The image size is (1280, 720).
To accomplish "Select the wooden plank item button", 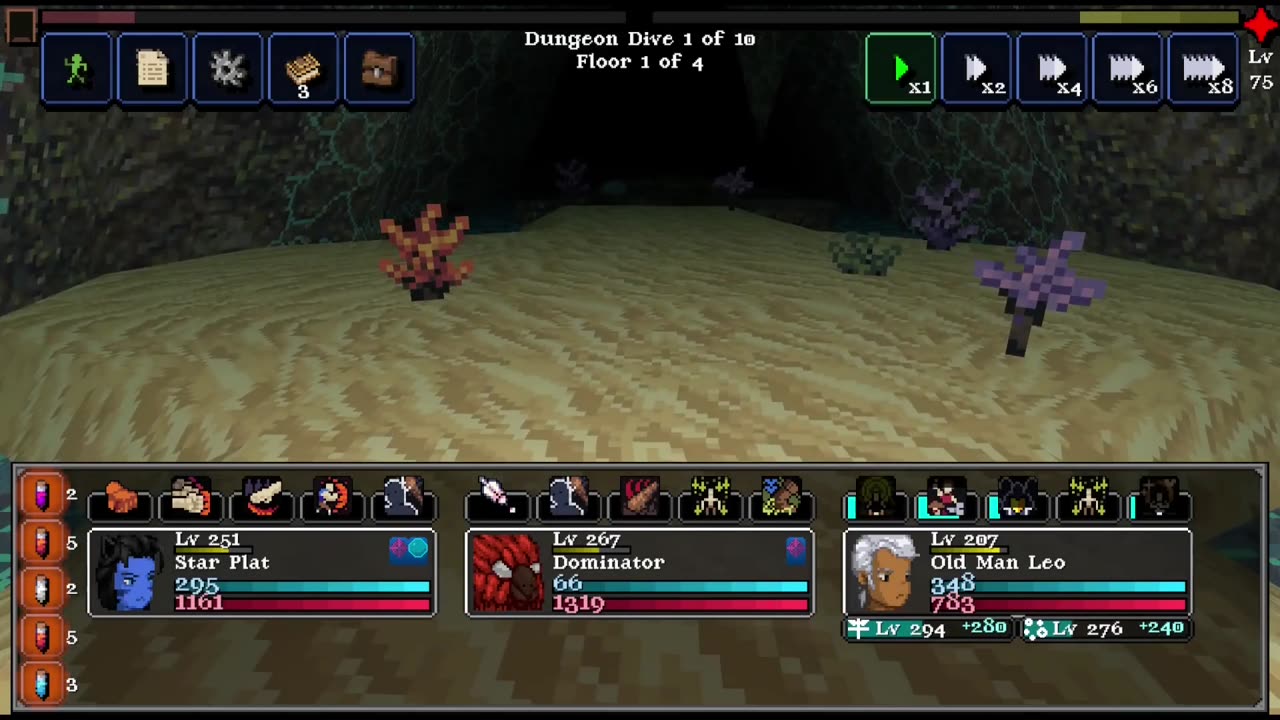I will click(x=303, y=68).
